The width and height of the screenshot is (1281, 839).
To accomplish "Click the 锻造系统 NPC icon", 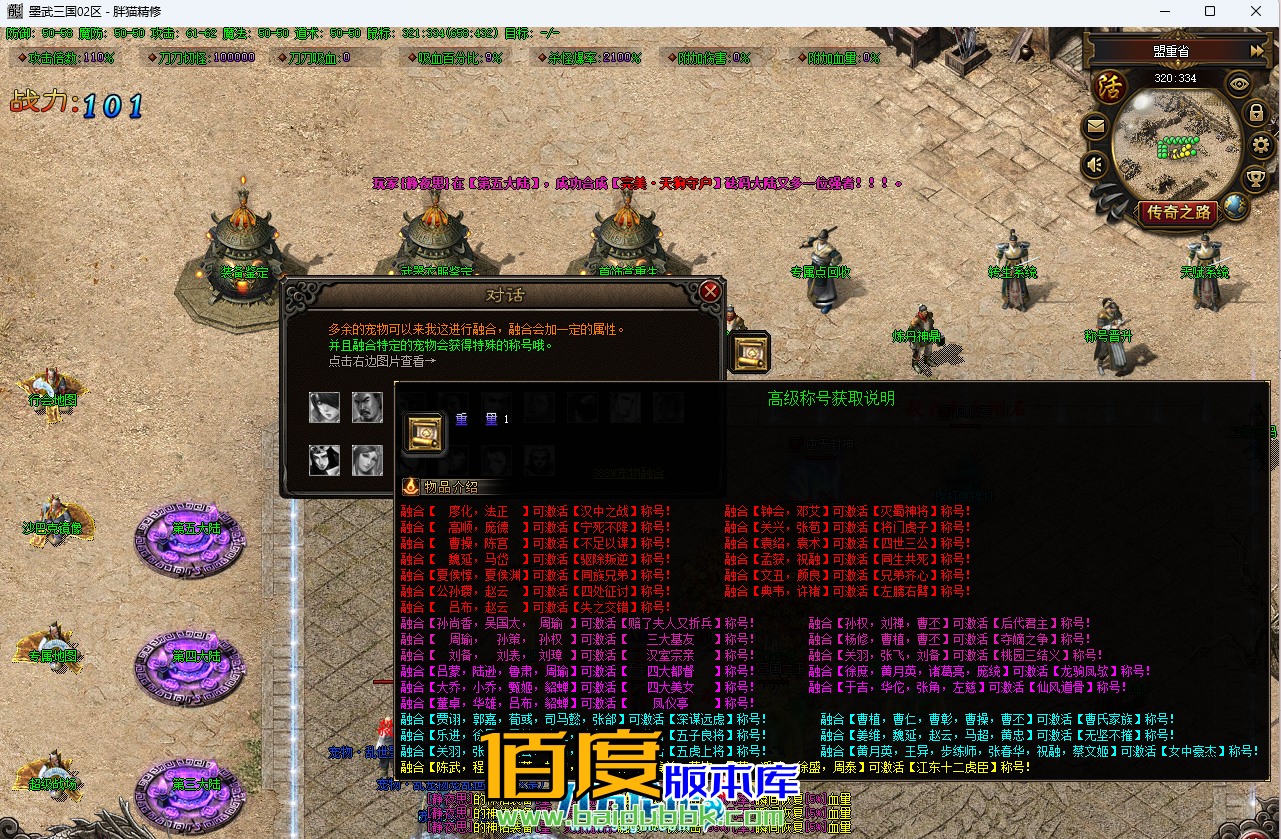I will point(1013,265).
